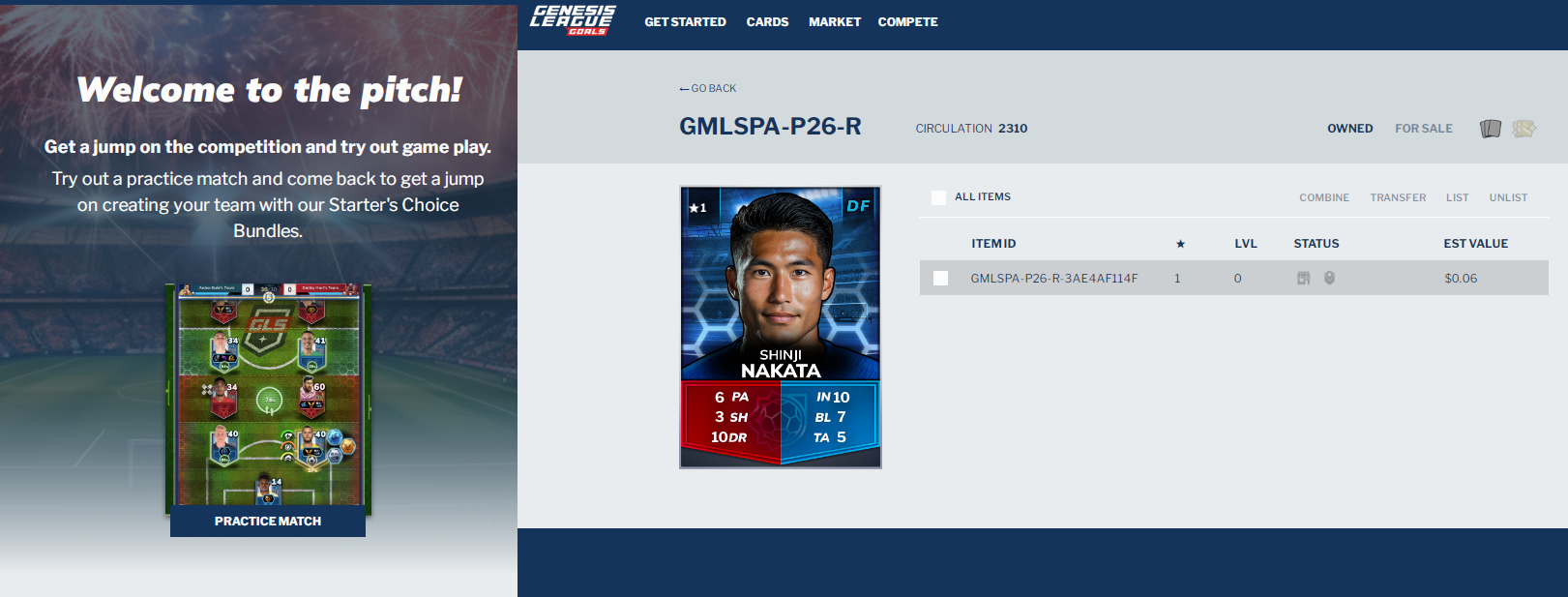
Task: Go to the Market page
Action: pyautogui.click(x=834, y=22)
